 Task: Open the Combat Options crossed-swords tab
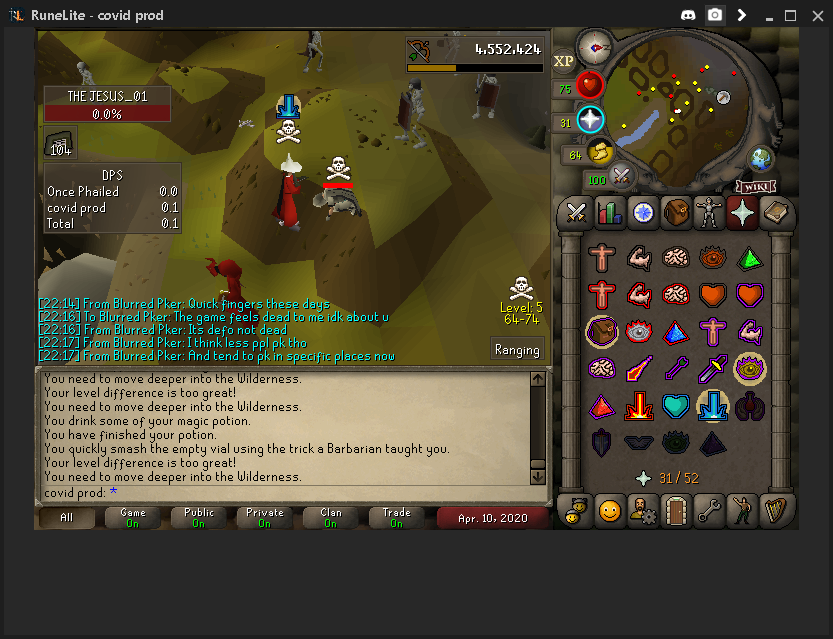point(576,212)
